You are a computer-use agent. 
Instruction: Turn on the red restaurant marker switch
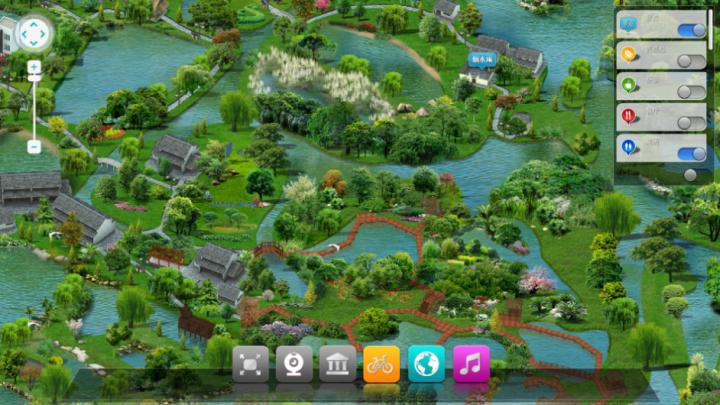point(691,122)
